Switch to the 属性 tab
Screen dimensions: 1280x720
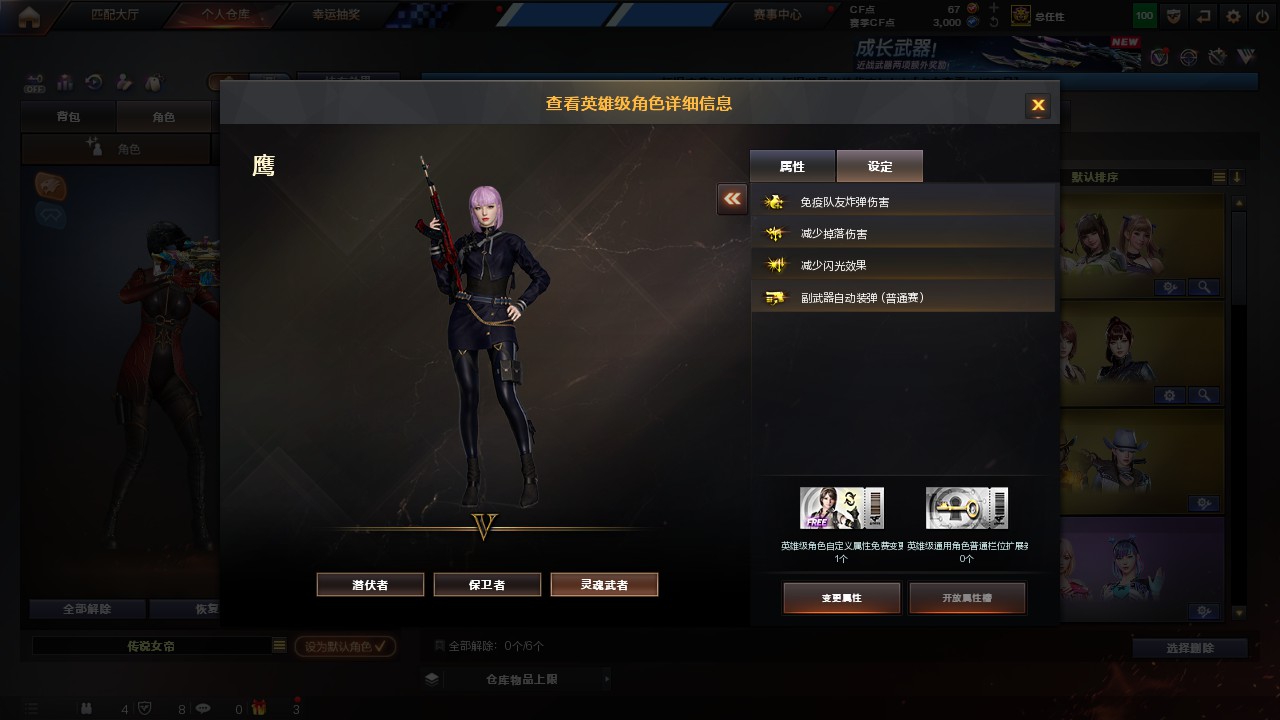pos(792,166)
